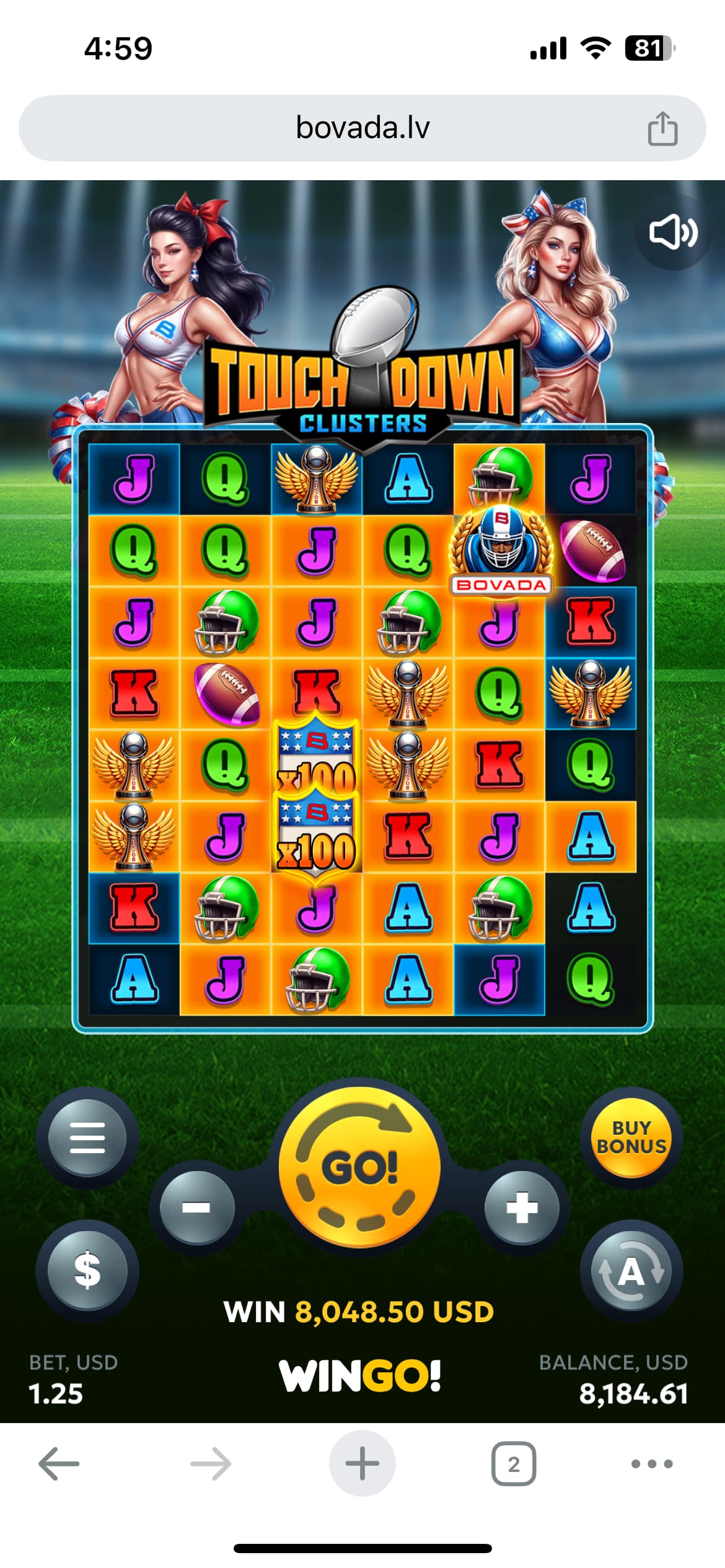Spin the reels with the GO! button
Image resolution: width=725 pixels, height=1568 pixels.
click(360, 1168)
